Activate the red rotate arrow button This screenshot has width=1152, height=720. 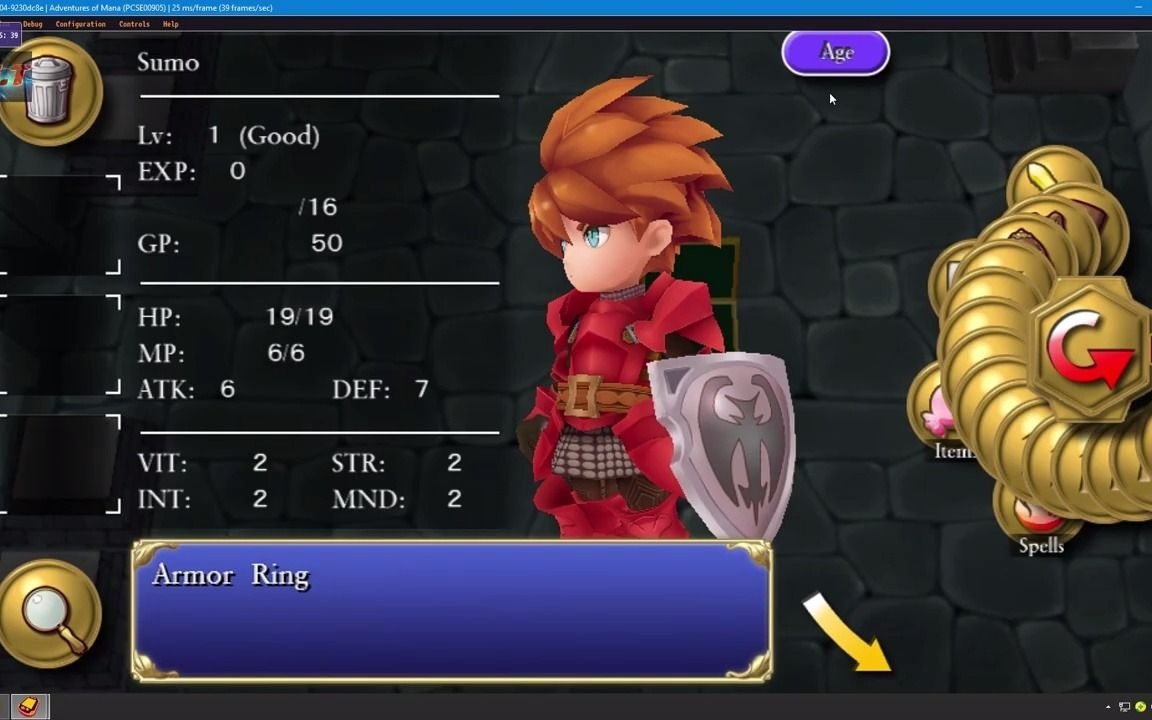pyautogui.click(x=1089, y=352)
